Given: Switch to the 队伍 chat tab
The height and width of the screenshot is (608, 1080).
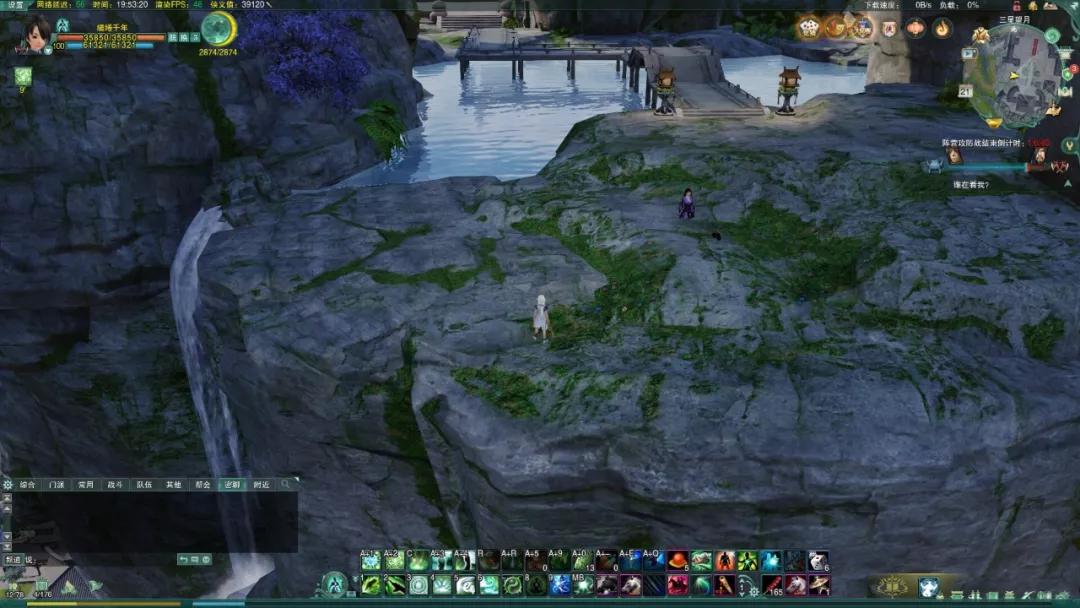Looking at the screenshot, I should pos(144,485).
